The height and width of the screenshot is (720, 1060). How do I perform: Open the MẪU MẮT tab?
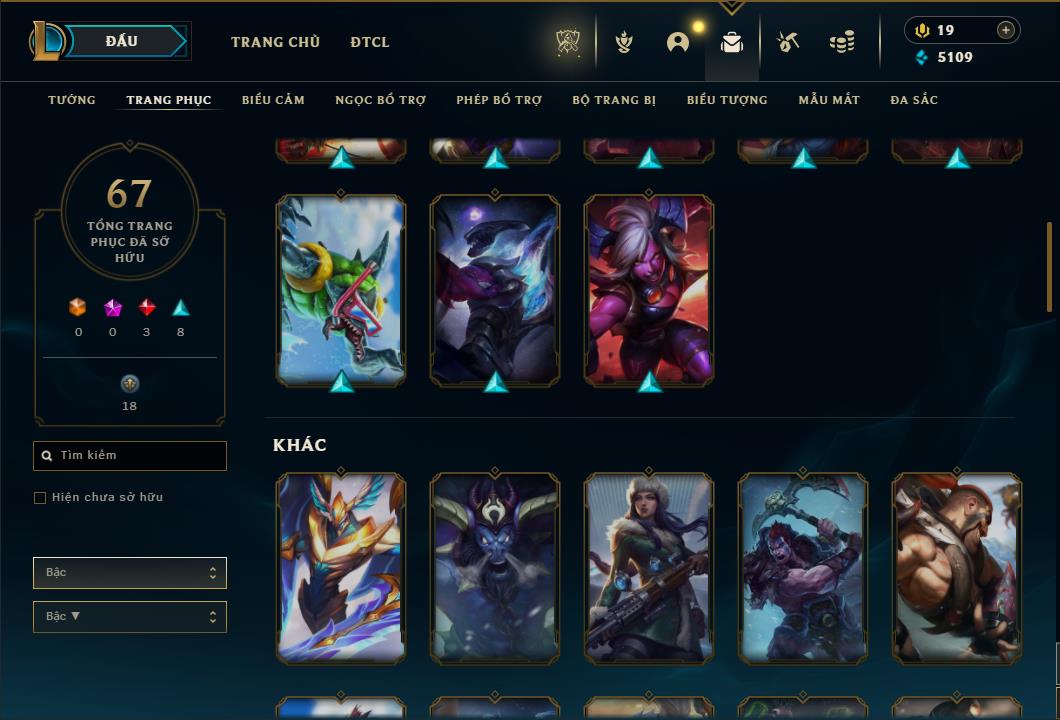click(x=829, y=100)
